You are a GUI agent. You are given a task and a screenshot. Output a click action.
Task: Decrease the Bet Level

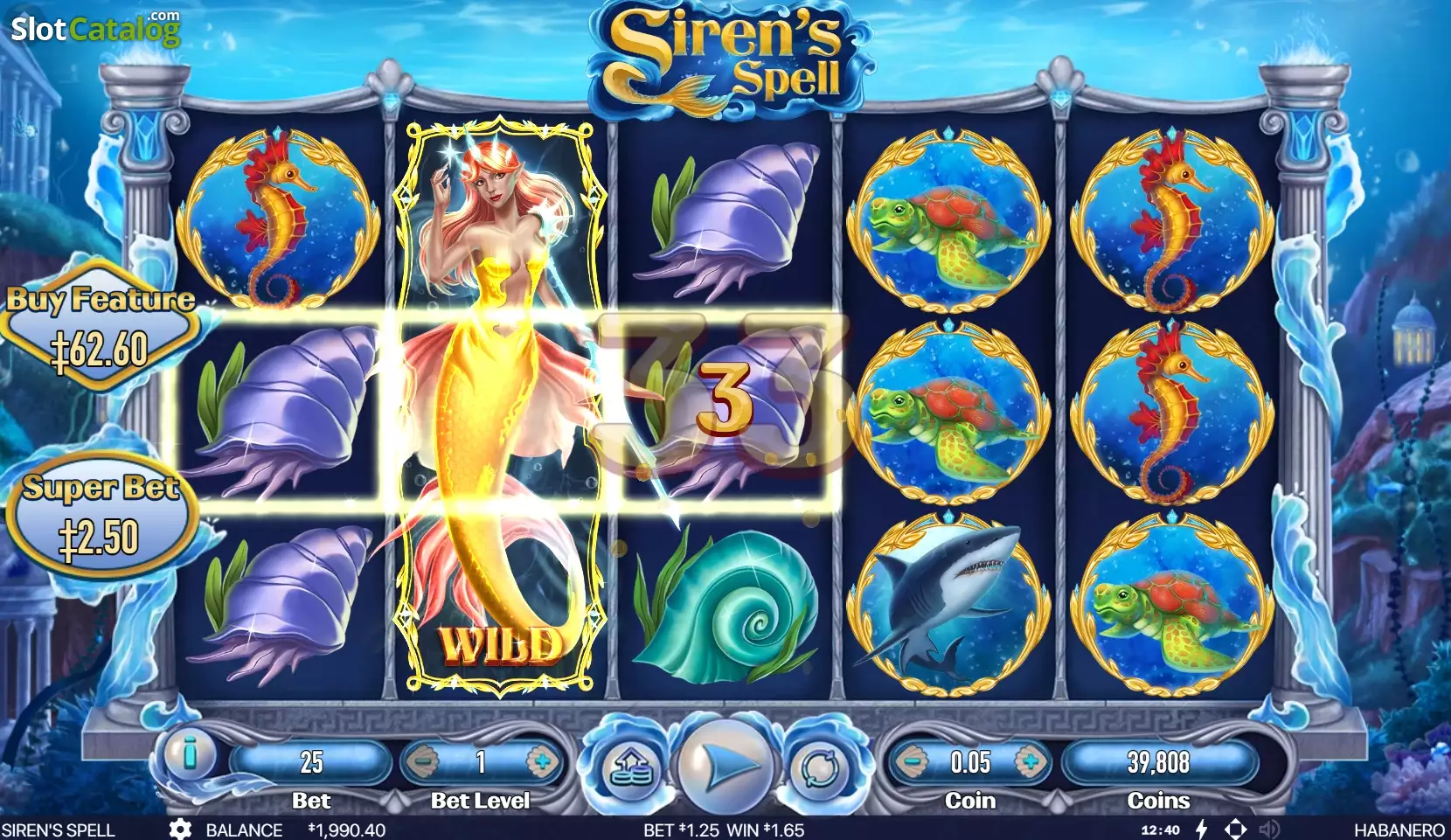click(x=423, y=762)
